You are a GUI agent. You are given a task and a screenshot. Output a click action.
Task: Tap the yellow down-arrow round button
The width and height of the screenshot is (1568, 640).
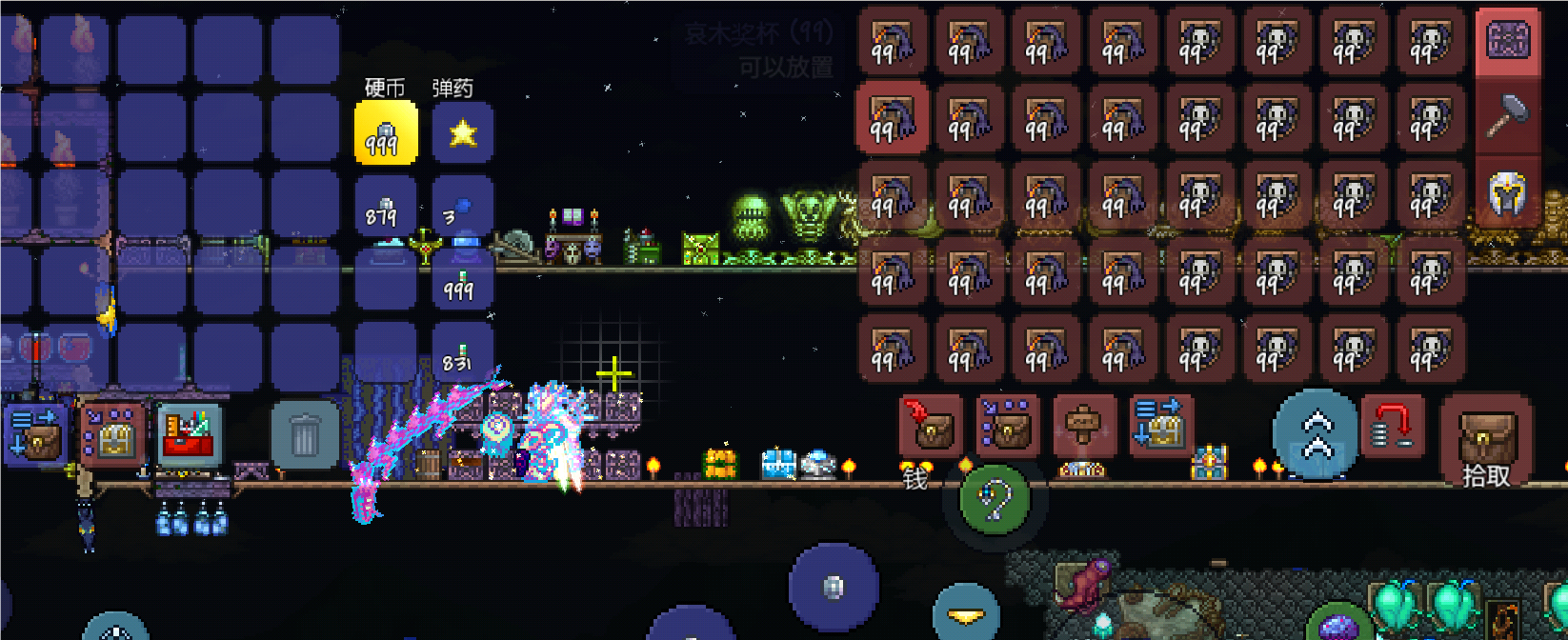point(966,615)
